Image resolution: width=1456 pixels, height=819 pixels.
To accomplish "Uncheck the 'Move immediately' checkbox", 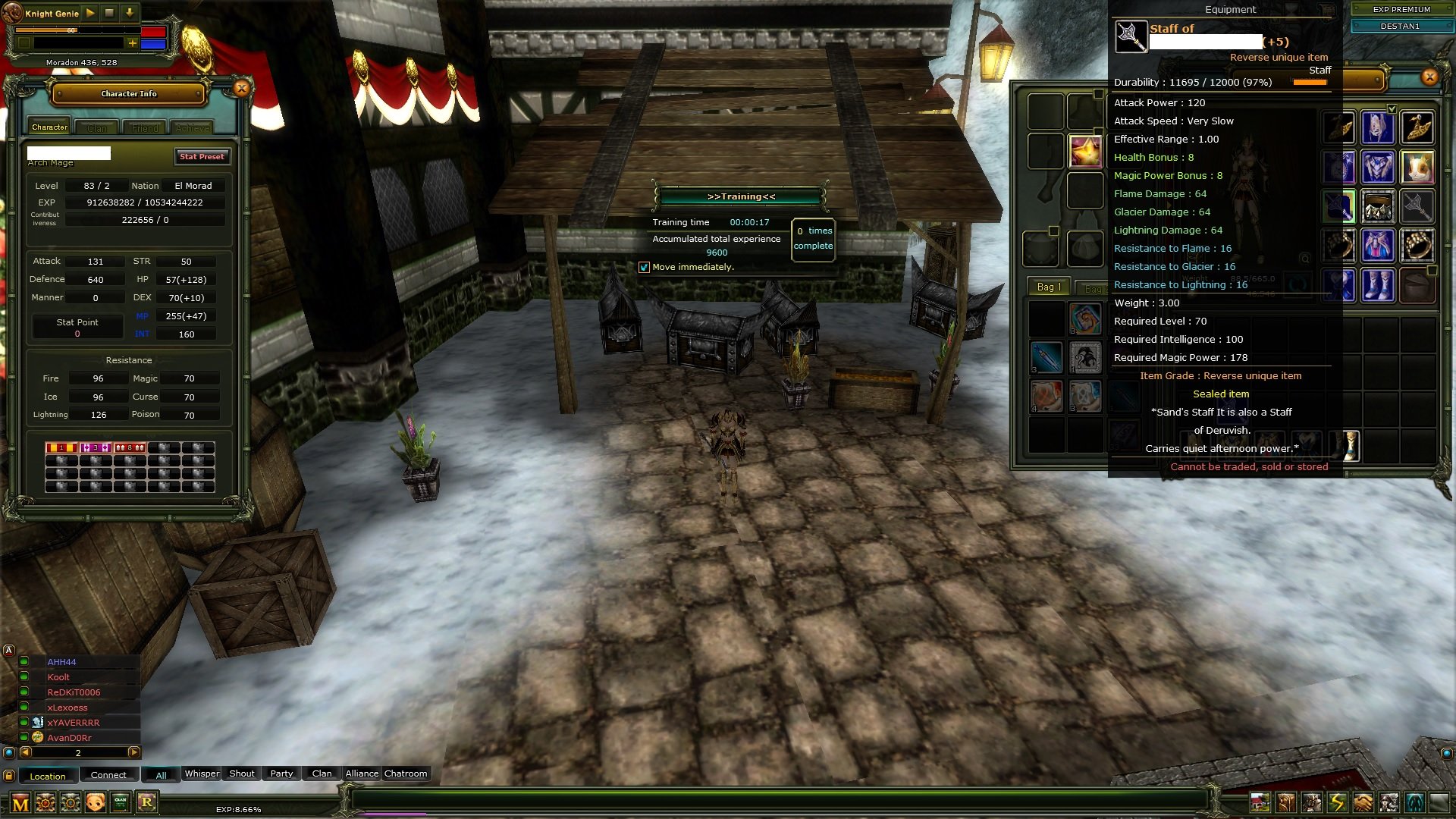I will coord(645,267).
